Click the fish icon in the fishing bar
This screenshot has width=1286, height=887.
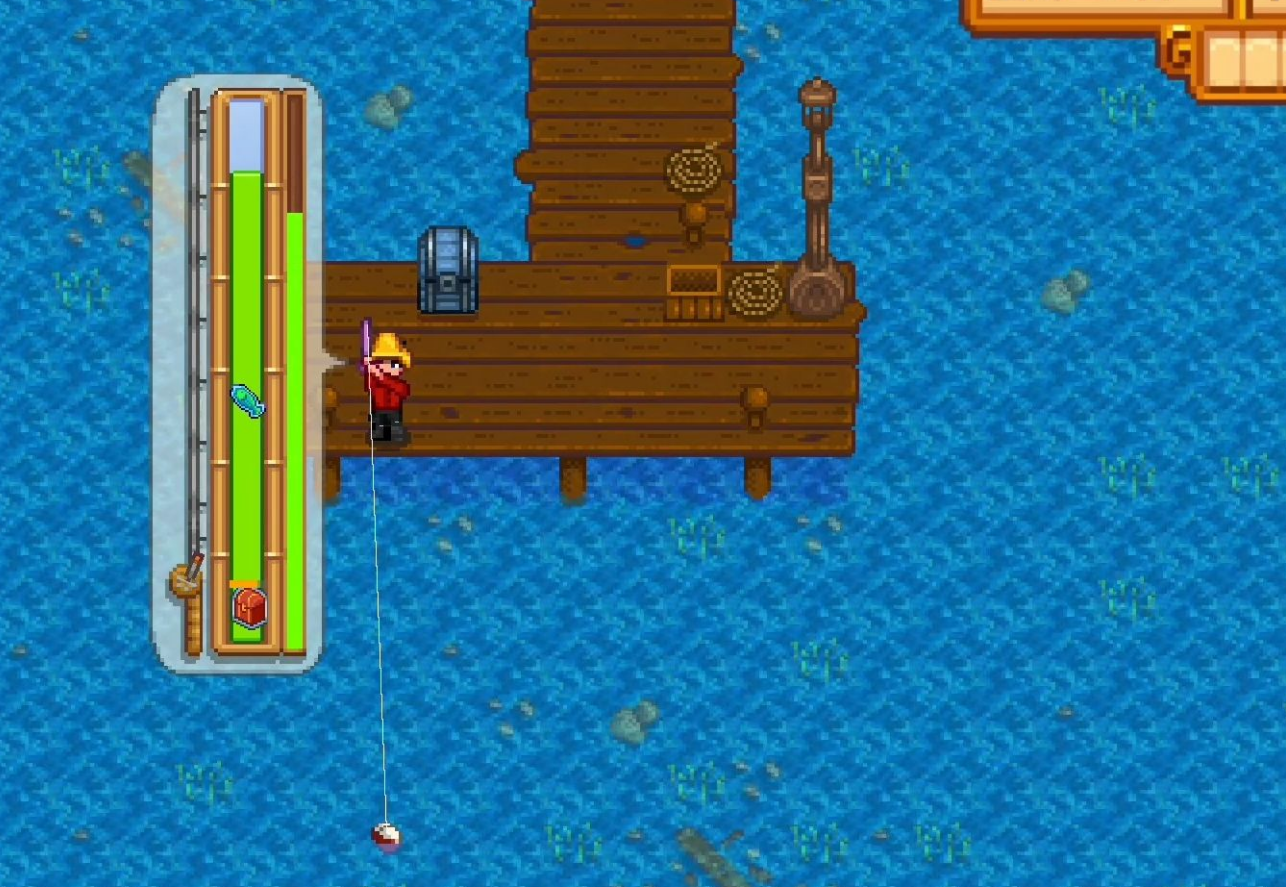pos(247,401)
